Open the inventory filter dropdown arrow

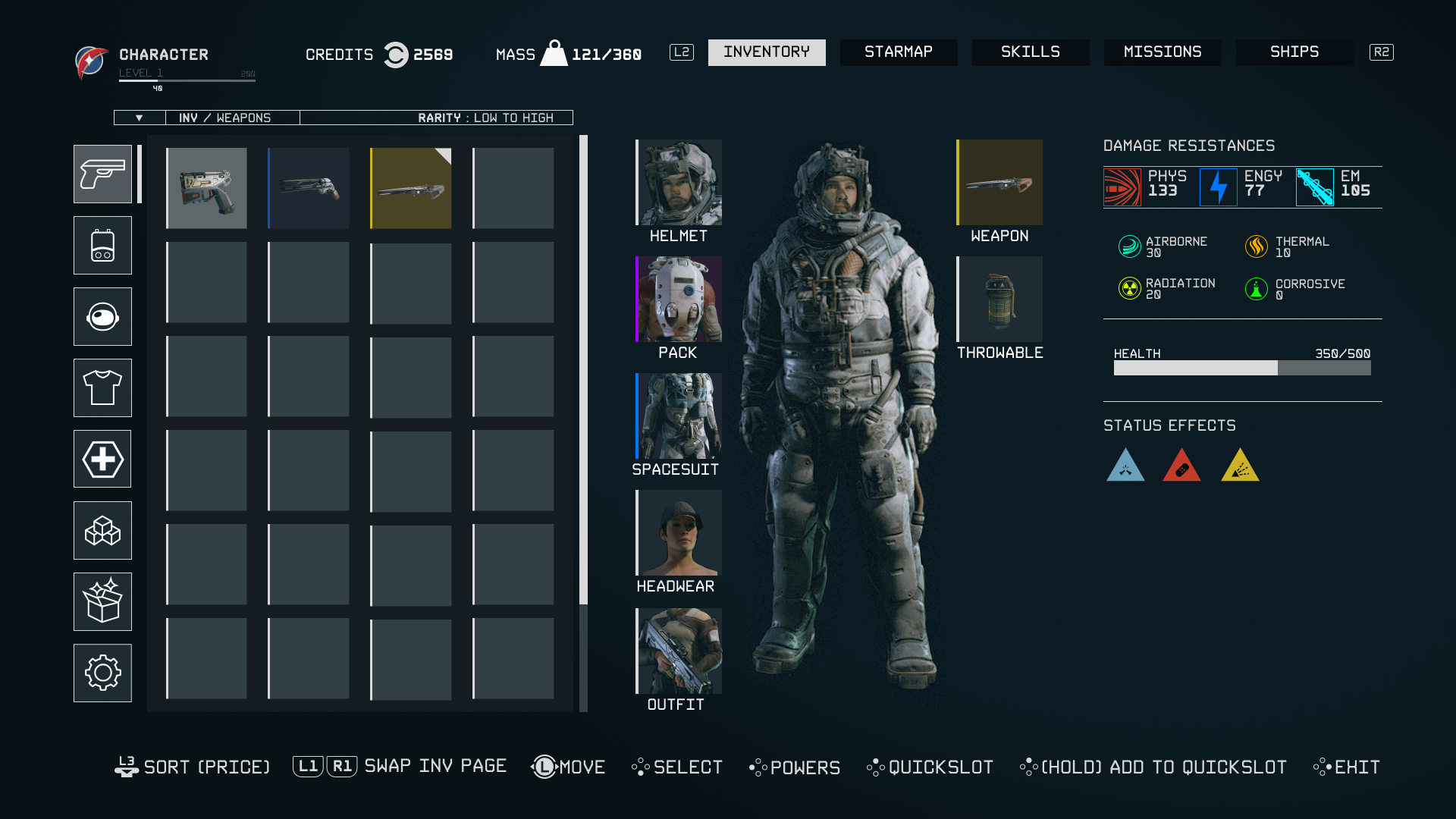tap(139, 118)
